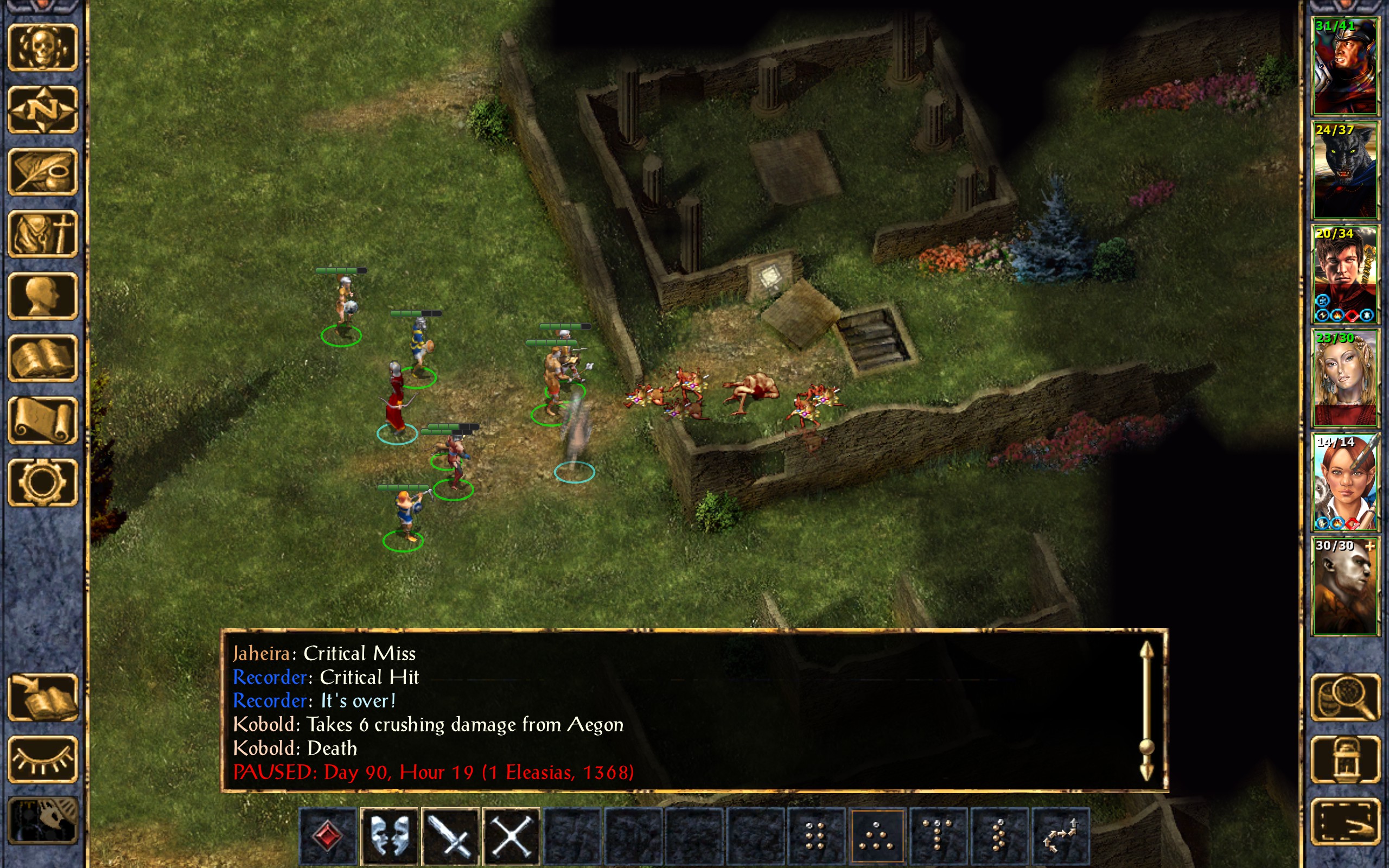
Task: Activate the talk action with the masks icon
Action: point(389,836)
